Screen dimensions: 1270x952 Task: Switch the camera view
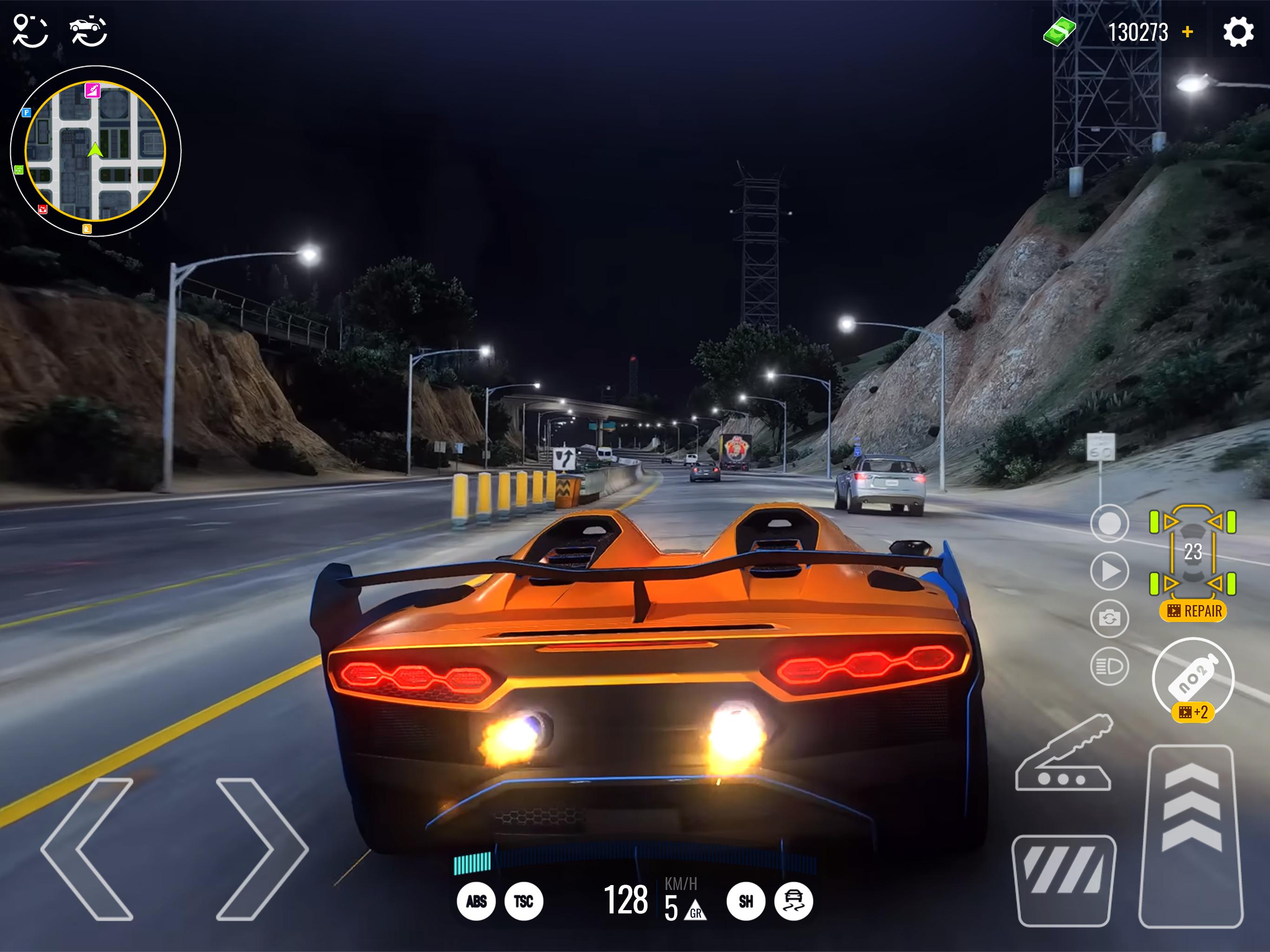tap(1109, 618)
